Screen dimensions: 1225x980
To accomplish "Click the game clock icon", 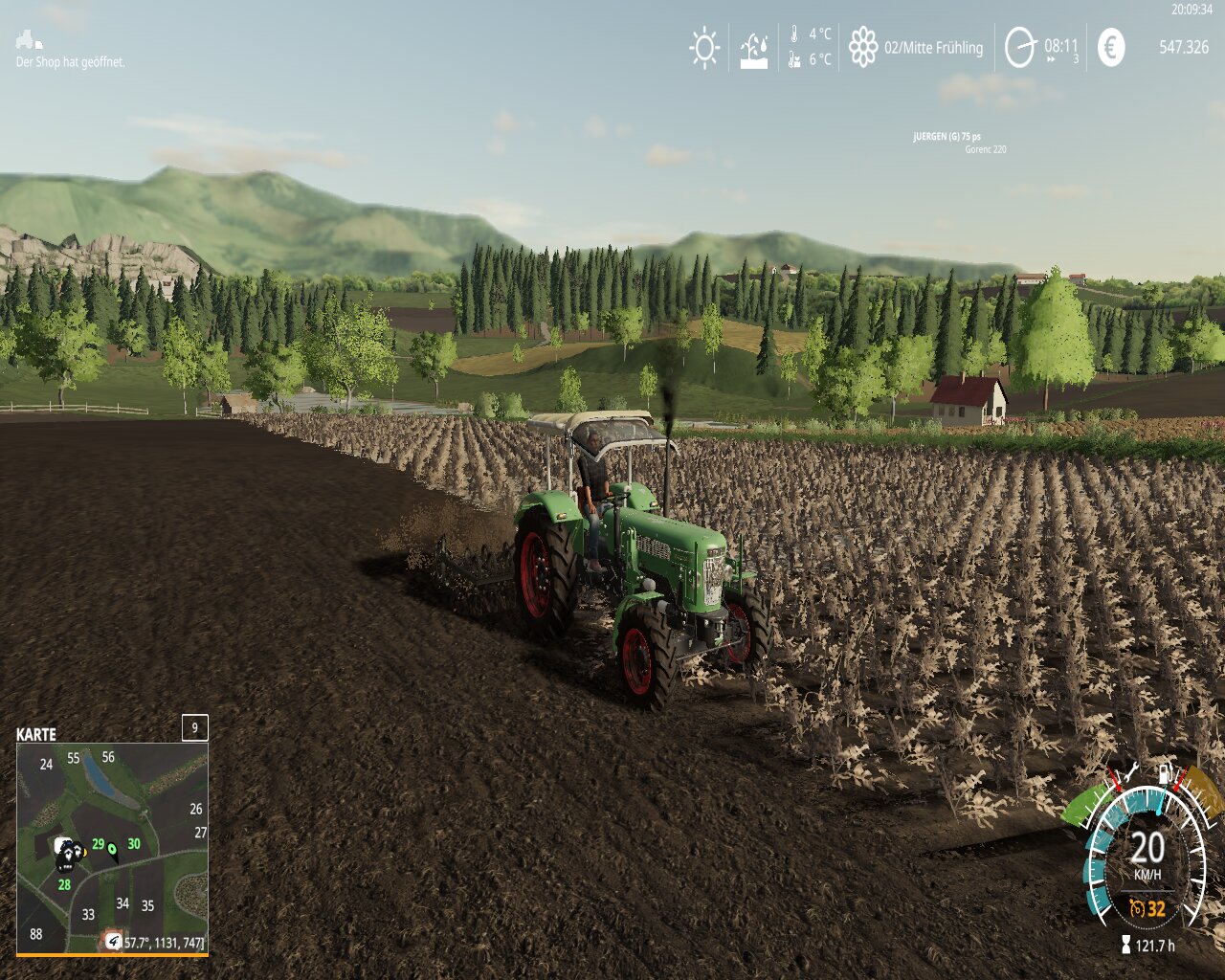I will click(x=1020, y=47).
